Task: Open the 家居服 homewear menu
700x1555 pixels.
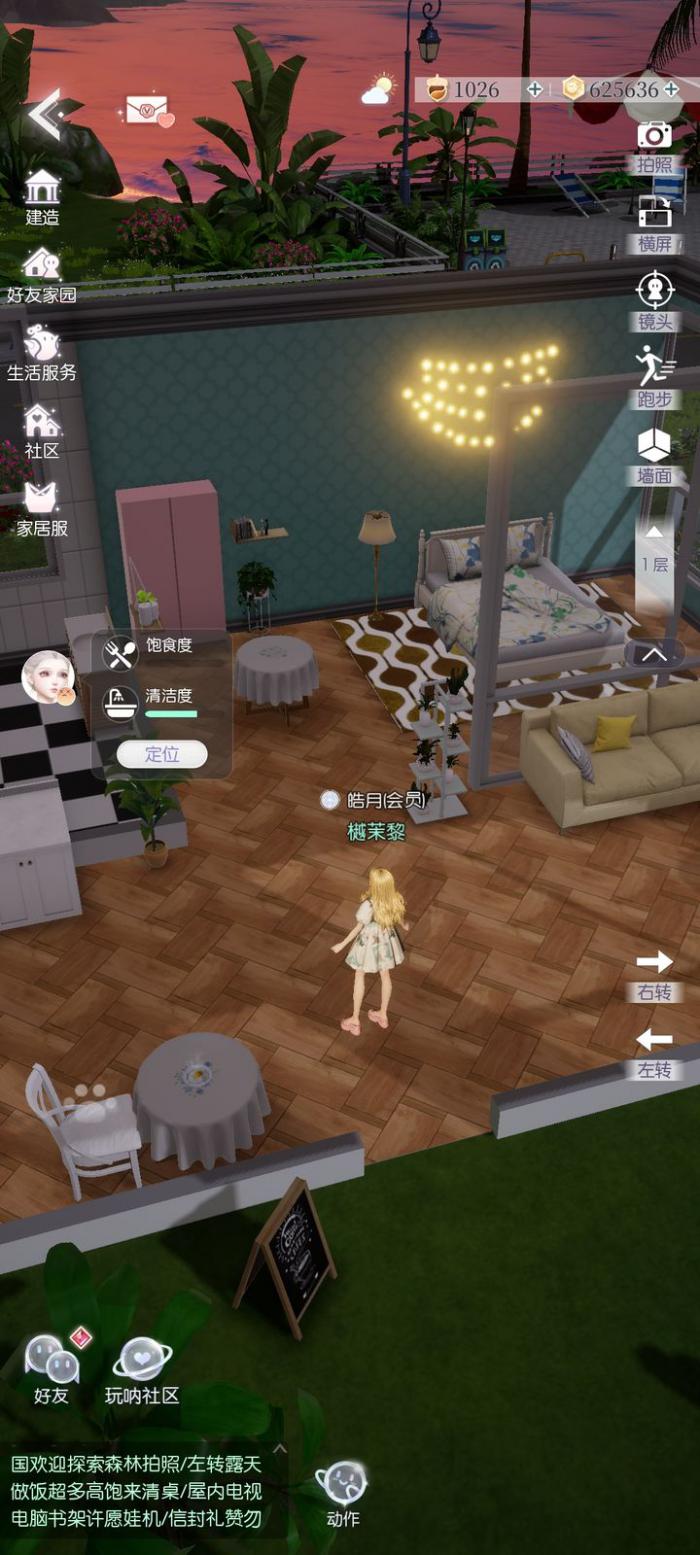Action: [42, 509]
